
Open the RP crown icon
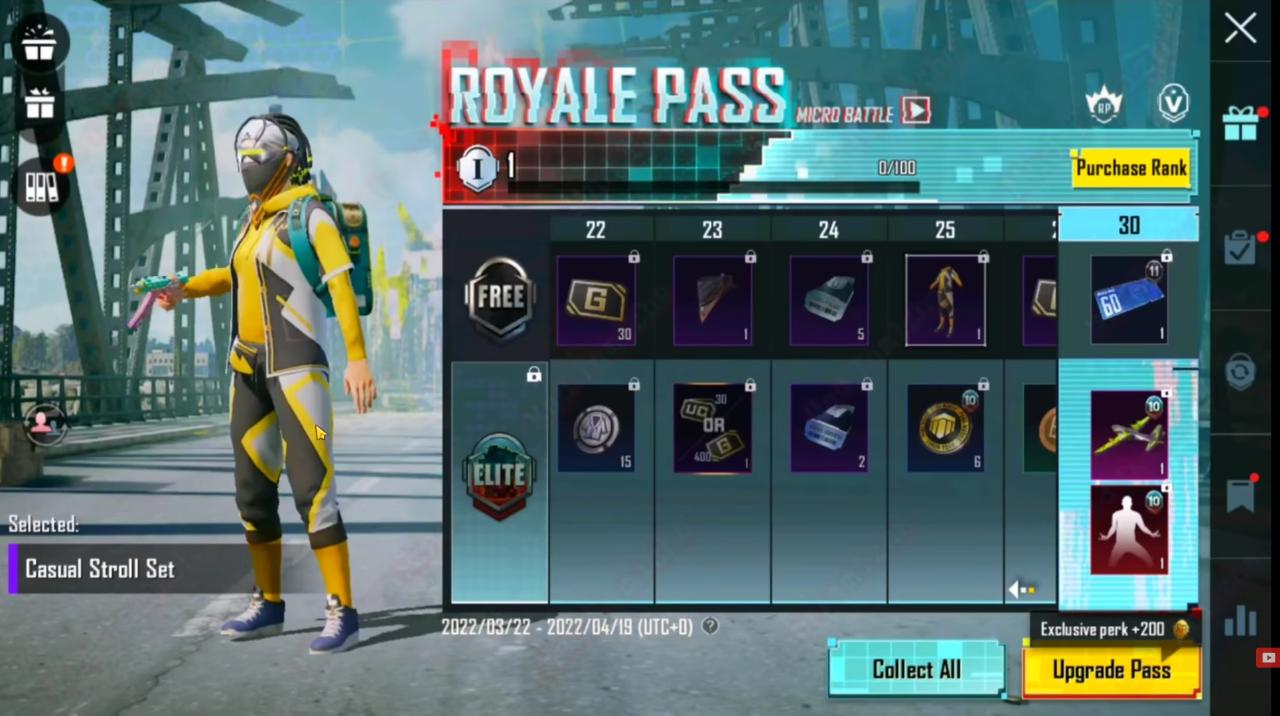tap(1103, 105)
